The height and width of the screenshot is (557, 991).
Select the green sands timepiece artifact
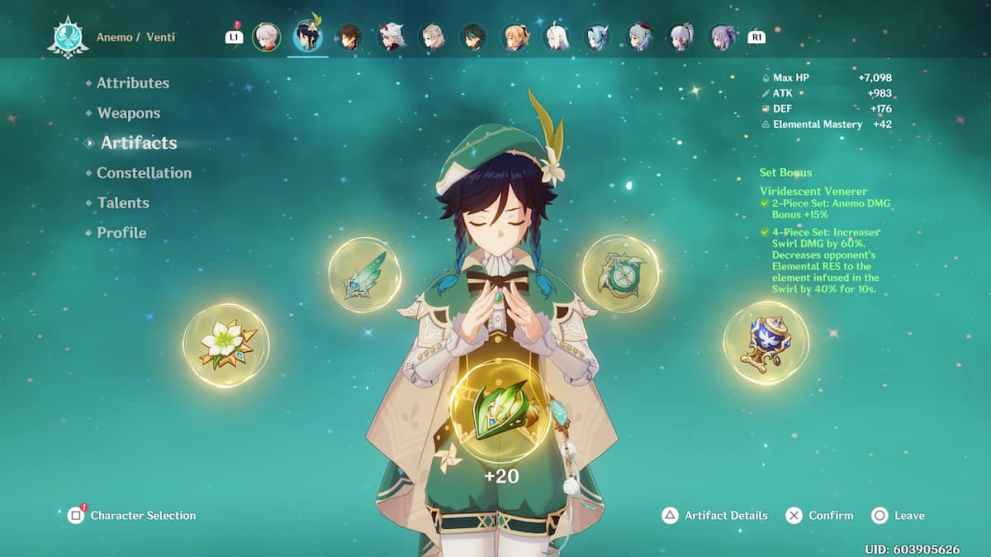pos(620,273)
